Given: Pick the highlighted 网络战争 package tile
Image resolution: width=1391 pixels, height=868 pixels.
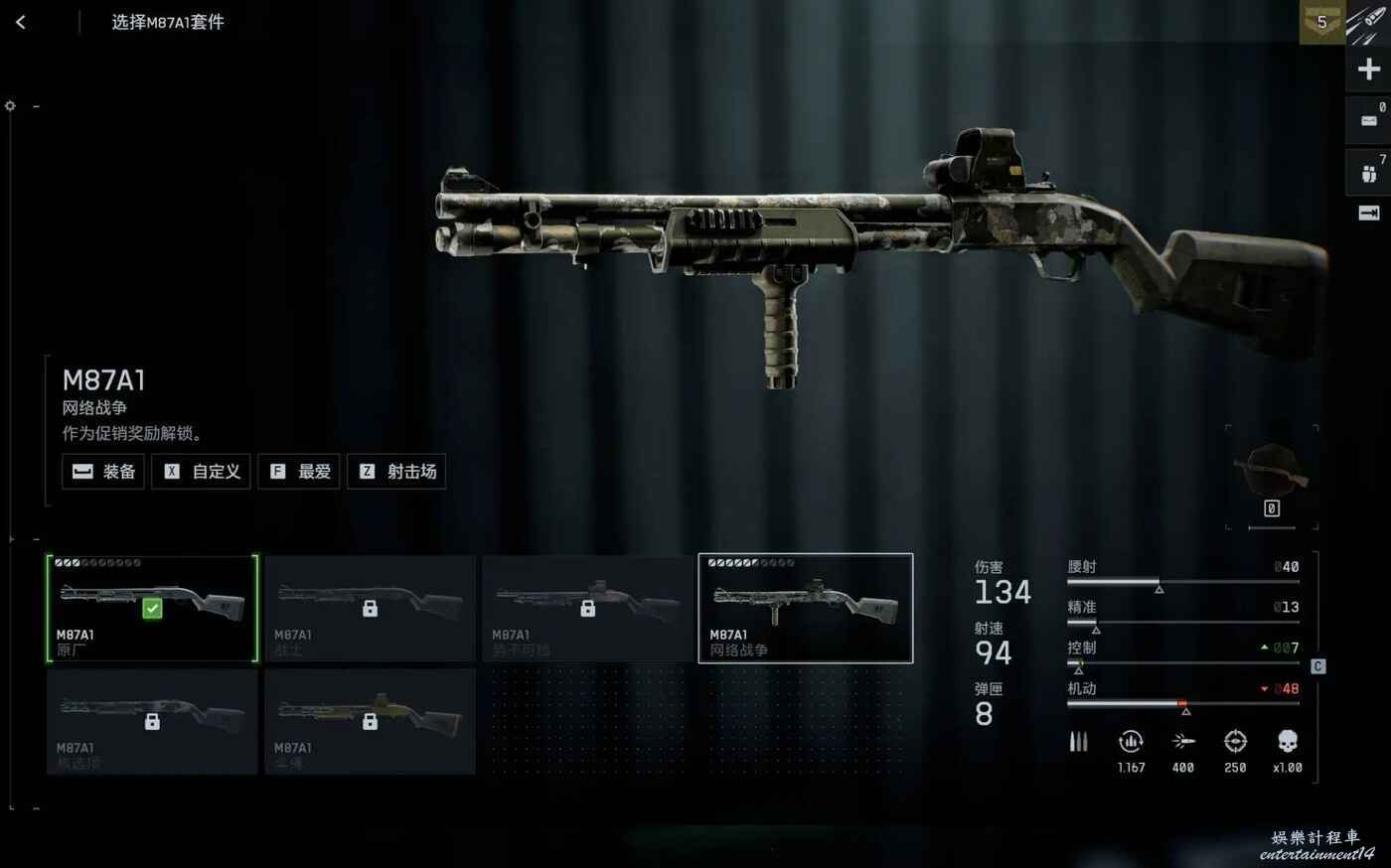Looking at the screenshot, I should pyautogui.click(x=806, y=609).
